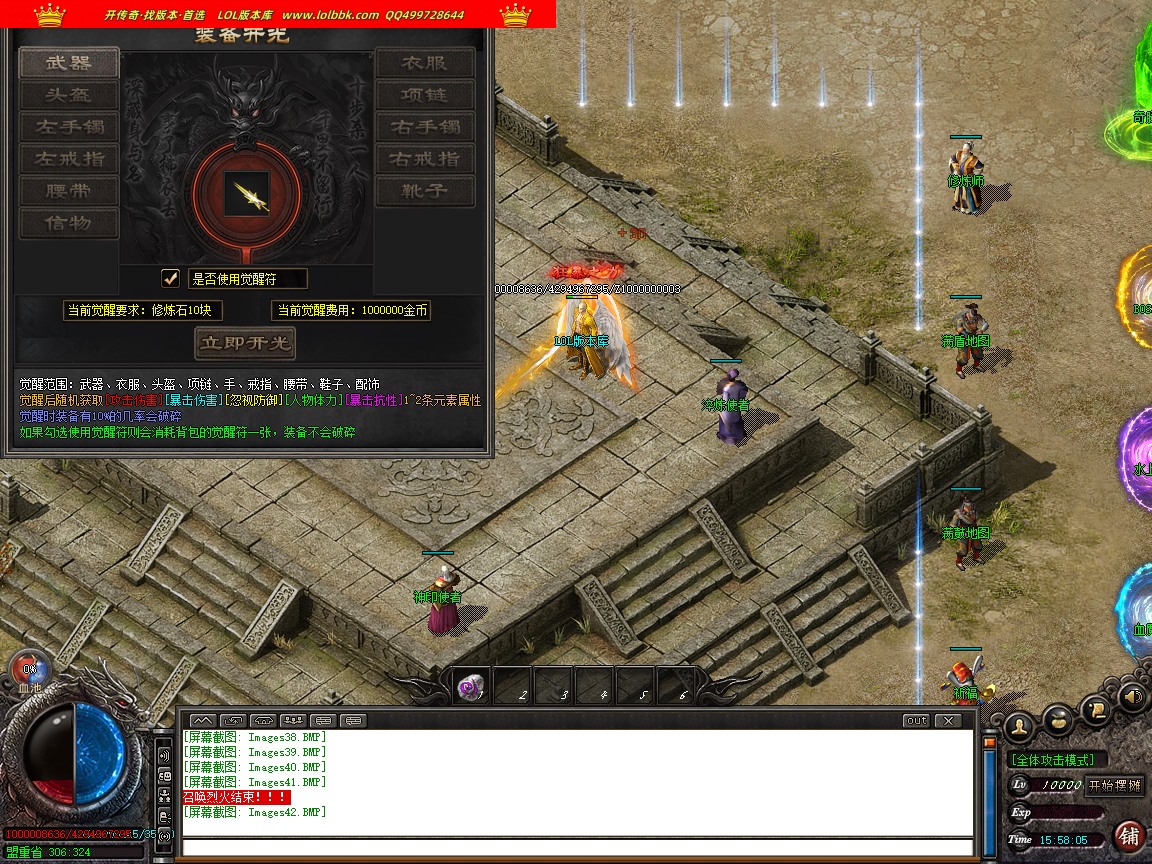Switch to the 头盔 (helmet) tab
The width and height of the screenshot is (1152, 864).
(x=69, y=95)
